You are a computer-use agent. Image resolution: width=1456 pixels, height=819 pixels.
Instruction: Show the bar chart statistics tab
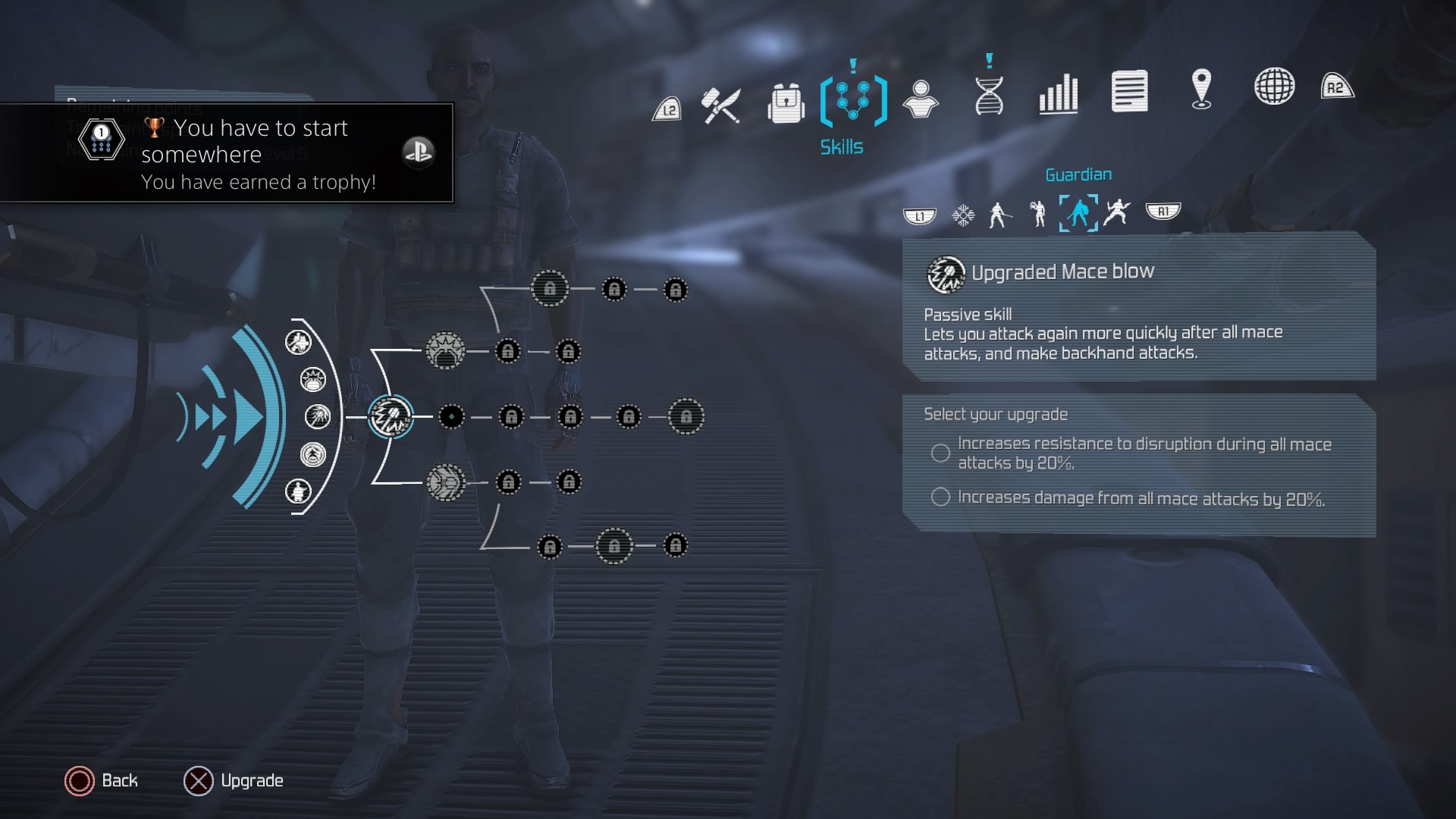1058,93
